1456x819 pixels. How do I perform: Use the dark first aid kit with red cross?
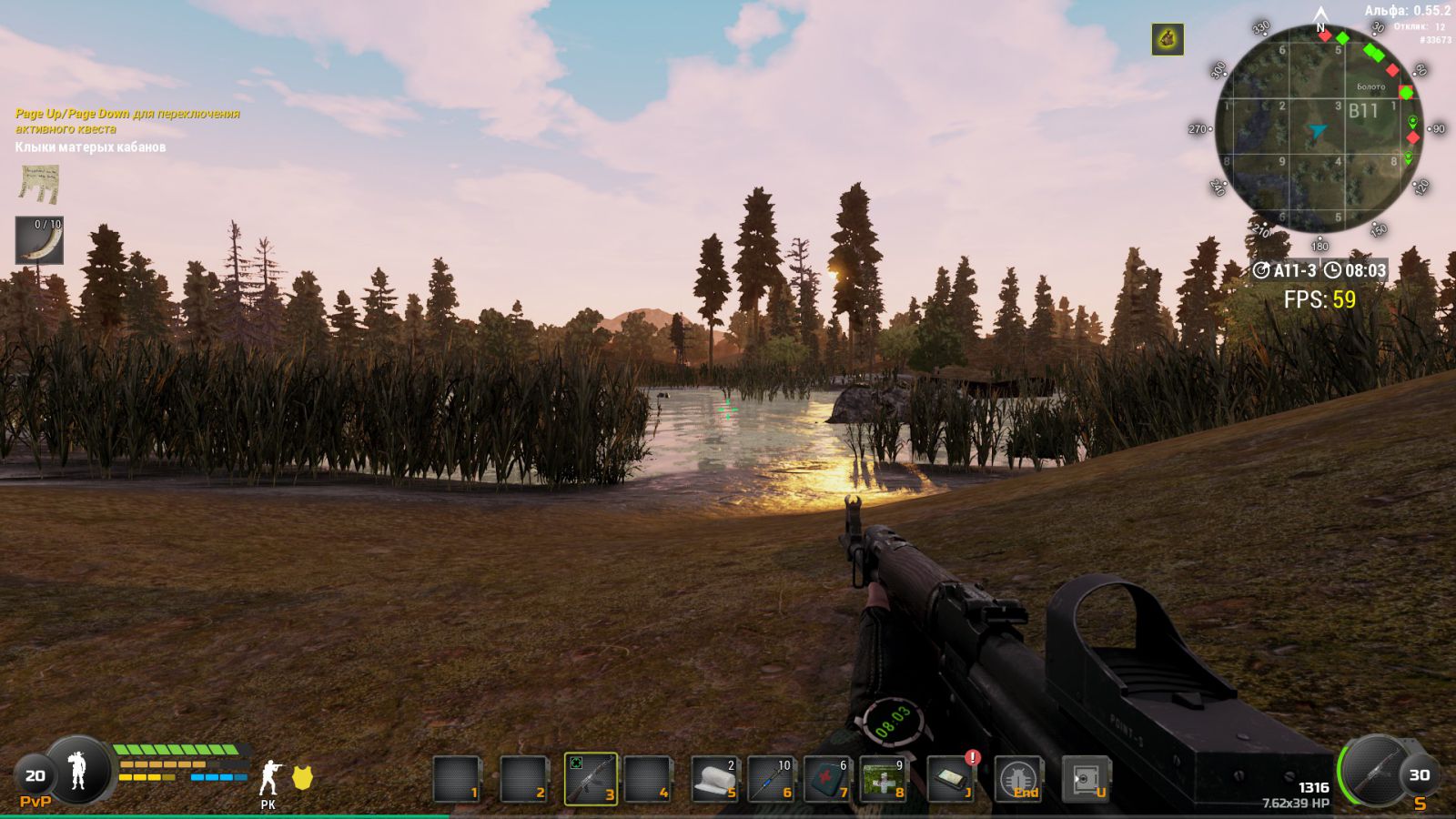(826, 780)
